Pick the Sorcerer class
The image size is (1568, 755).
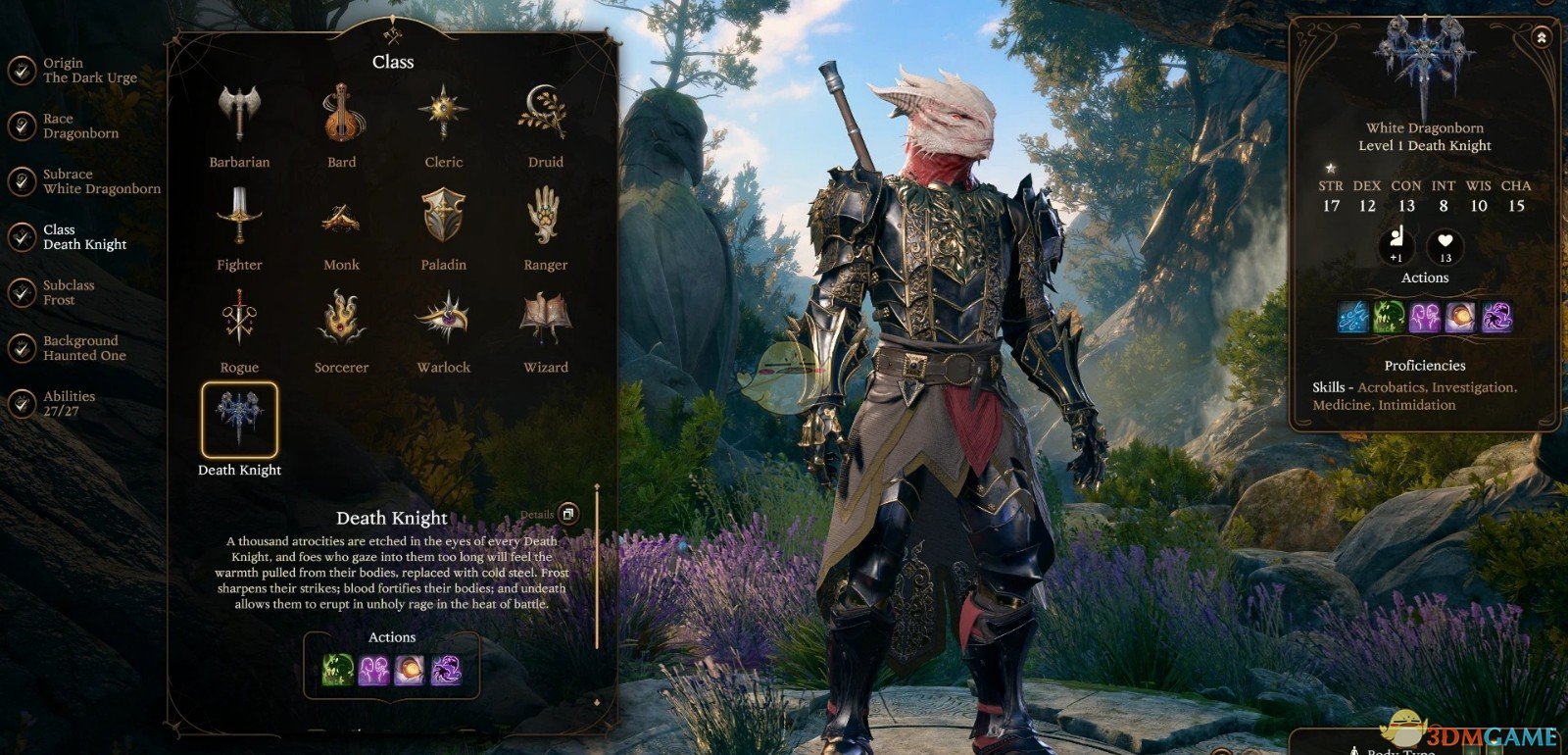[x=341, y=319]
